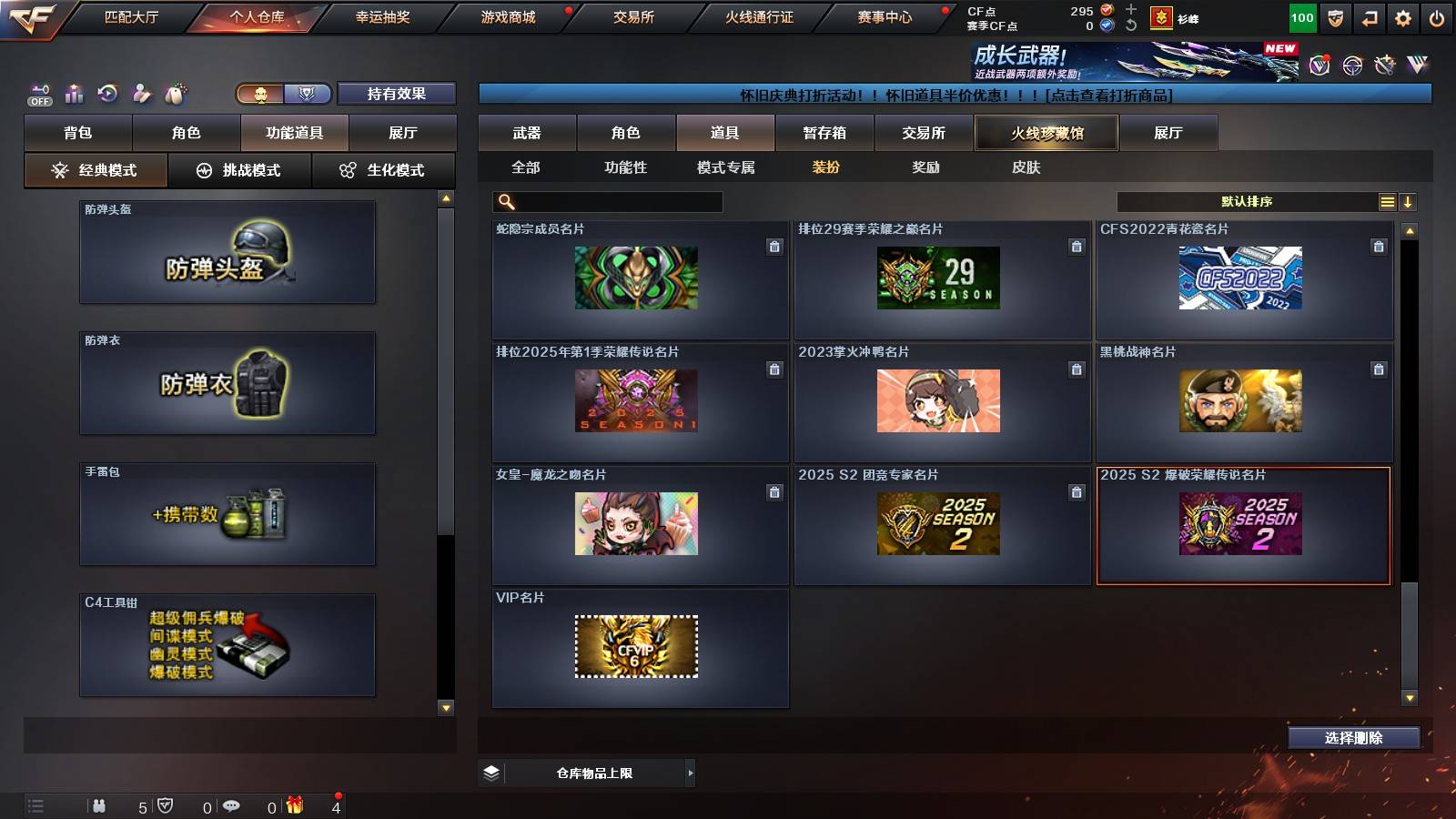
Task: Click the gift box icon in status bar
Action: tap(293, 805)
